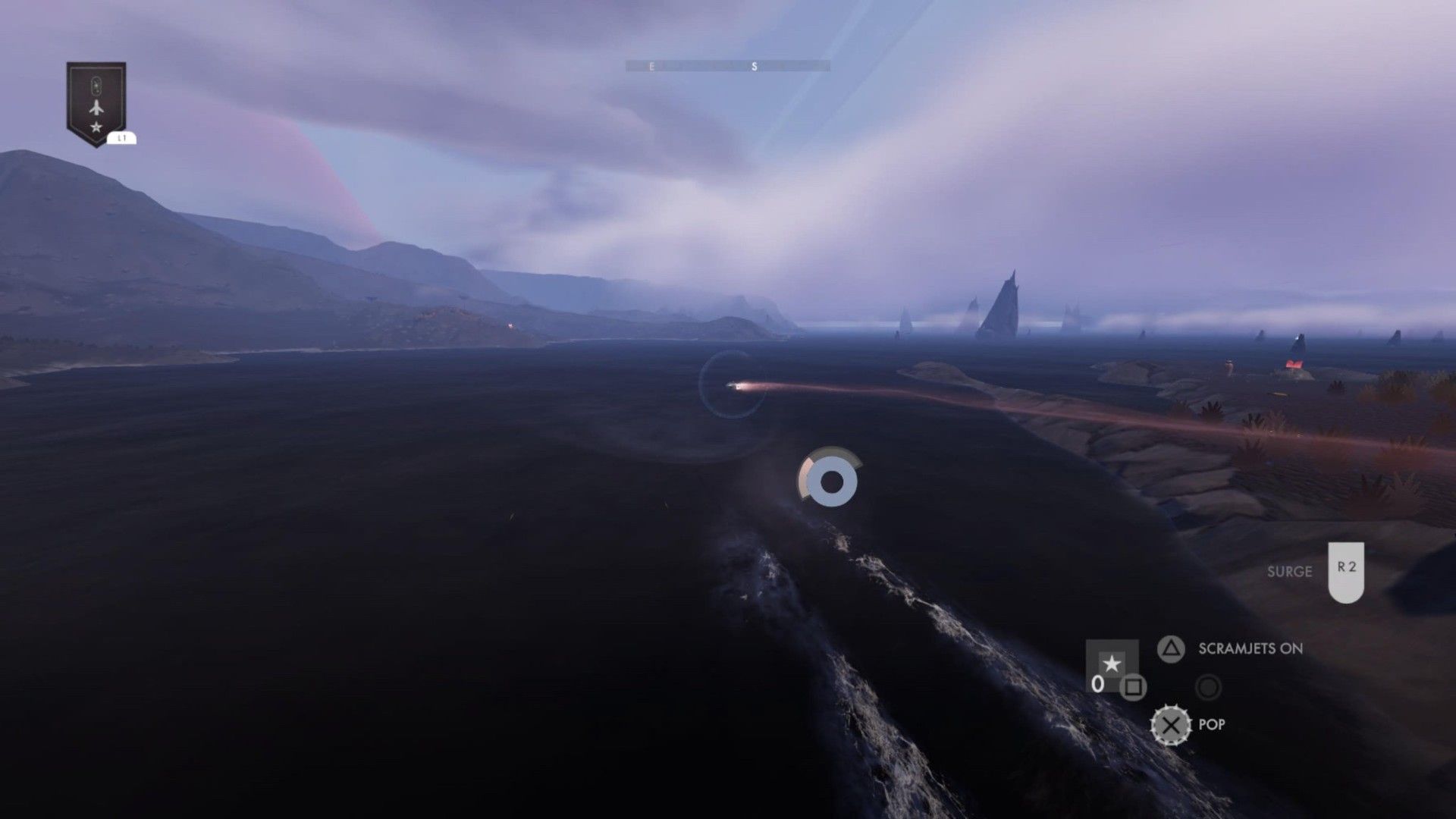Viewport: 1456px width, 819px height.
Task: Click the star icon inside the pennant badge
Action: [96, 127]
